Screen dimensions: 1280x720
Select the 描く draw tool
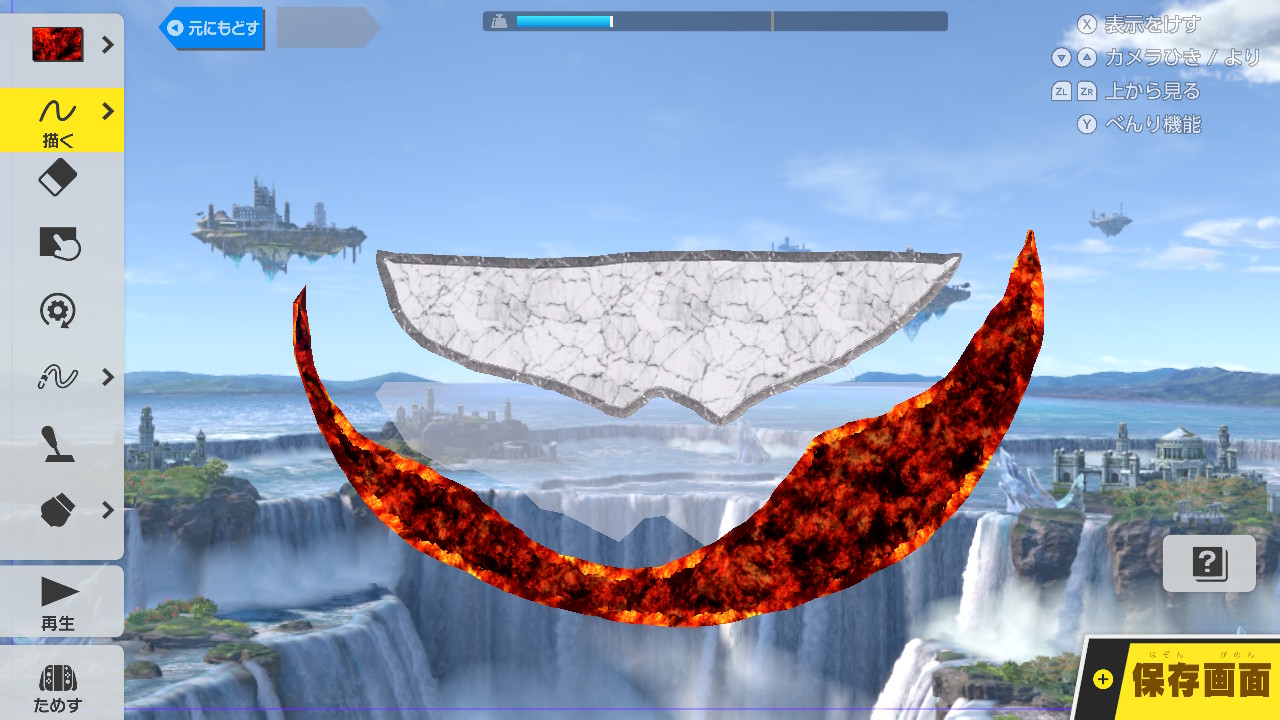pos(60,120)
